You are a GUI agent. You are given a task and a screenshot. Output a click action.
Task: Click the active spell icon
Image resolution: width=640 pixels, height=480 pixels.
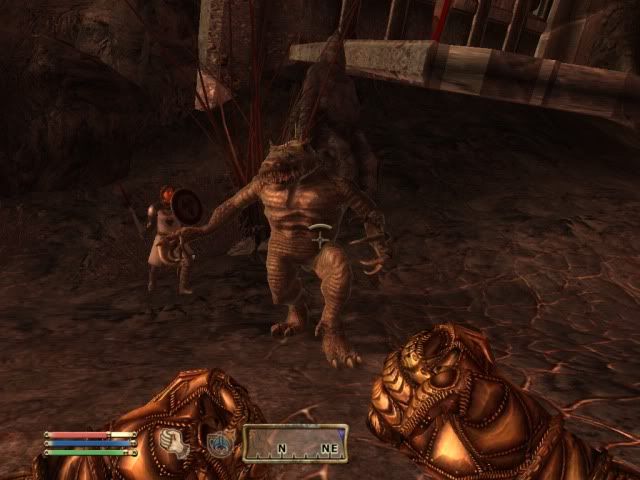(x=219, y=443)
